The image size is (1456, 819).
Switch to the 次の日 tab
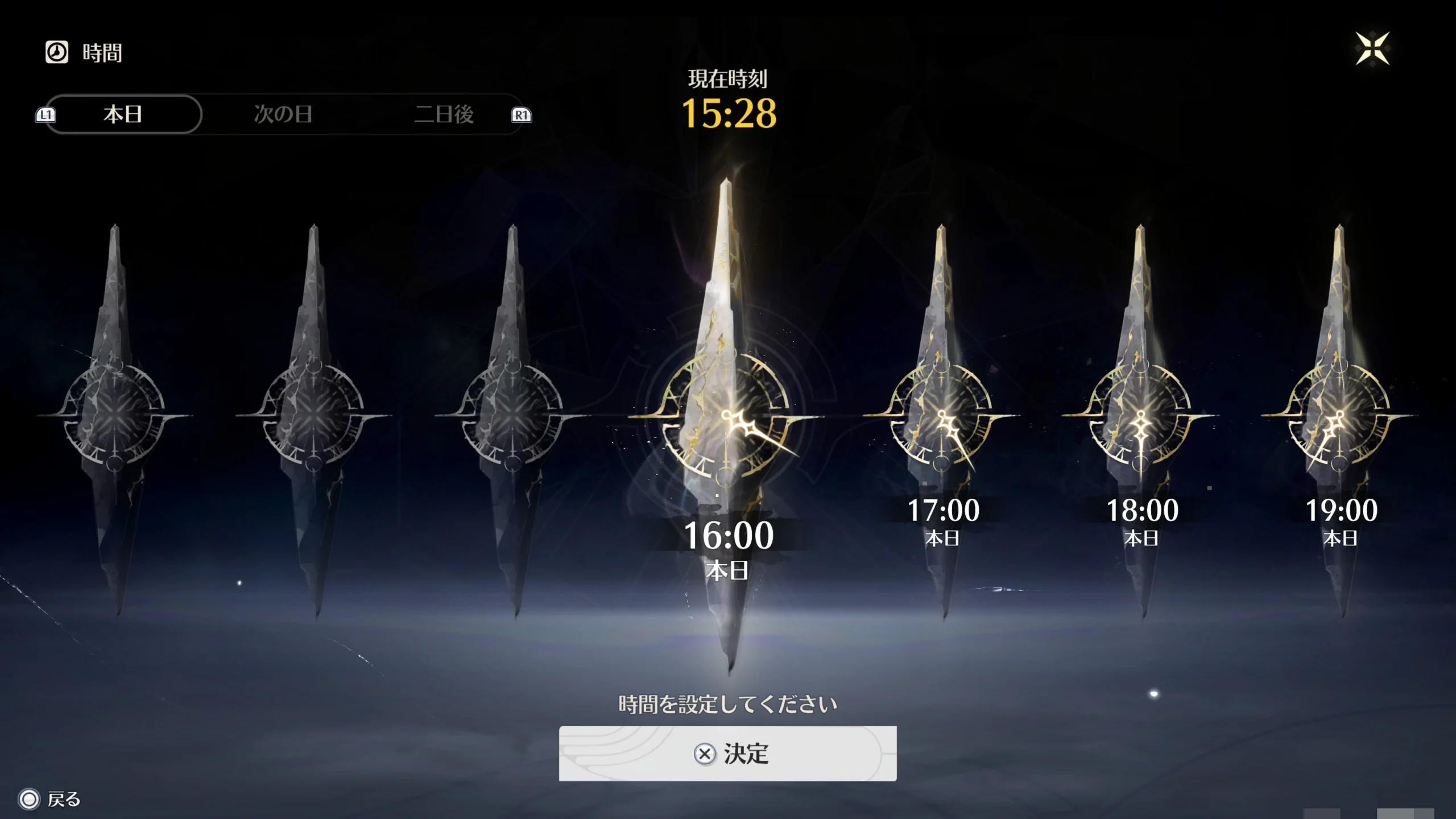[x=283, y=114]
